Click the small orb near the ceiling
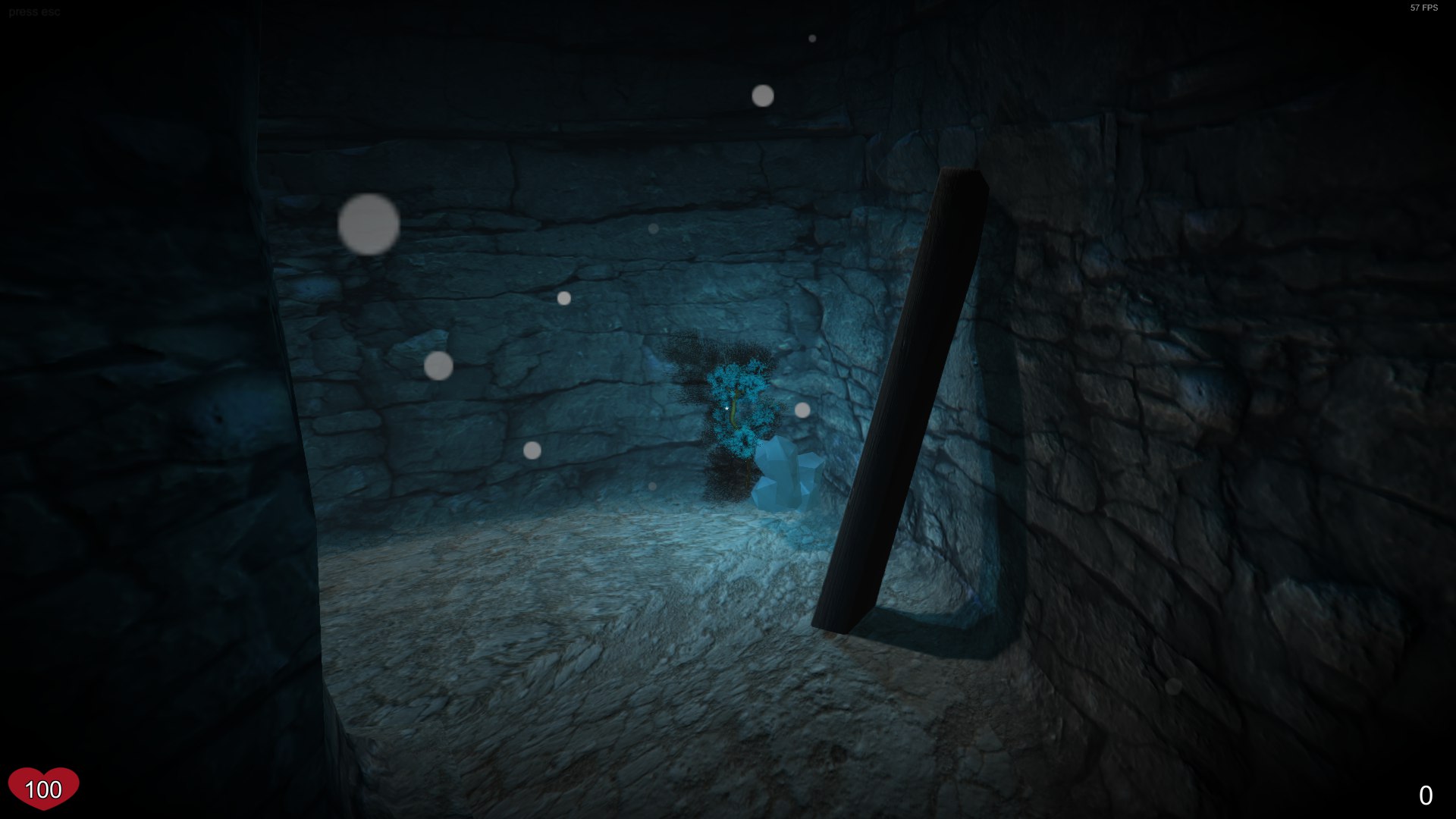The width and height of the screenshot is (1456, 819). point(812,39)
